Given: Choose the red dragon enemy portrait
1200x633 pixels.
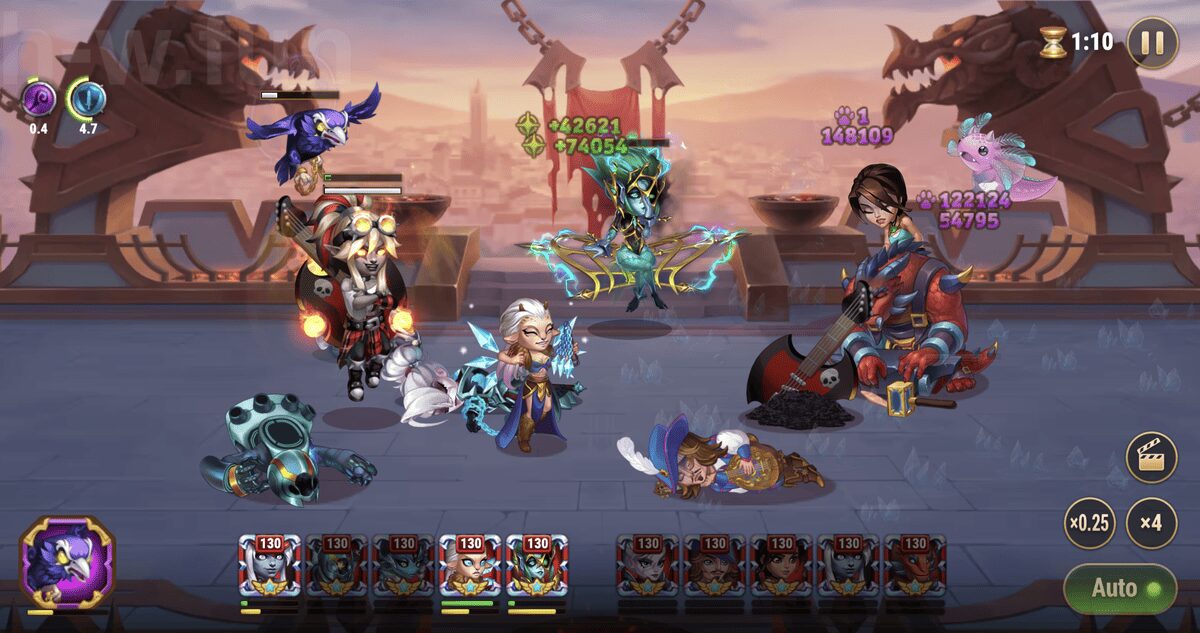Looking at the screenshot, I should click(x=915, y=567).
